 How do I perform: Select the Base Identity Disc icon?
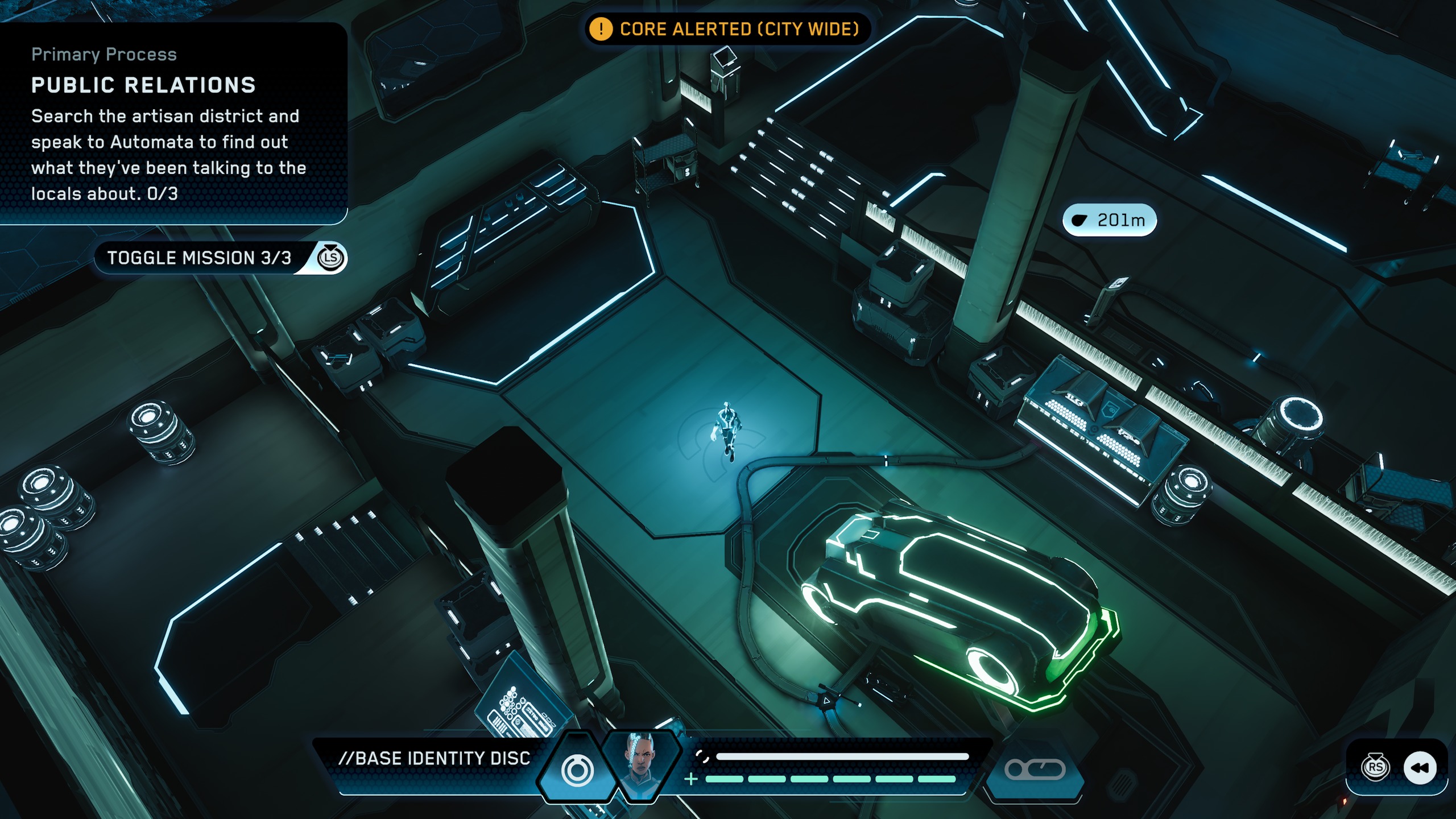(577, 770)
